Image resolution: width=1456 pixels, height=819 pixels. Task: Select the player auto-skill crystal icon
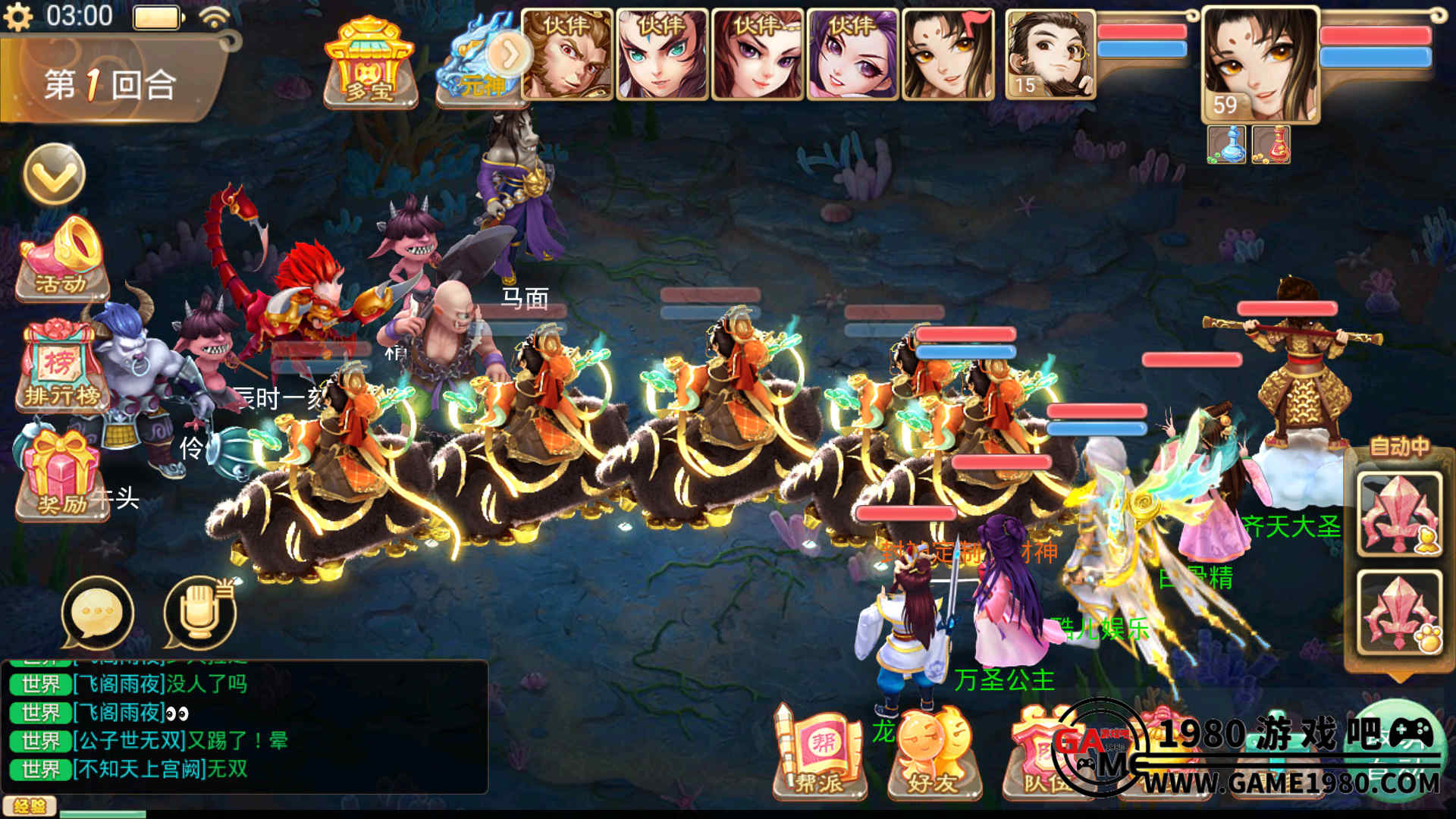[1399, 513]
